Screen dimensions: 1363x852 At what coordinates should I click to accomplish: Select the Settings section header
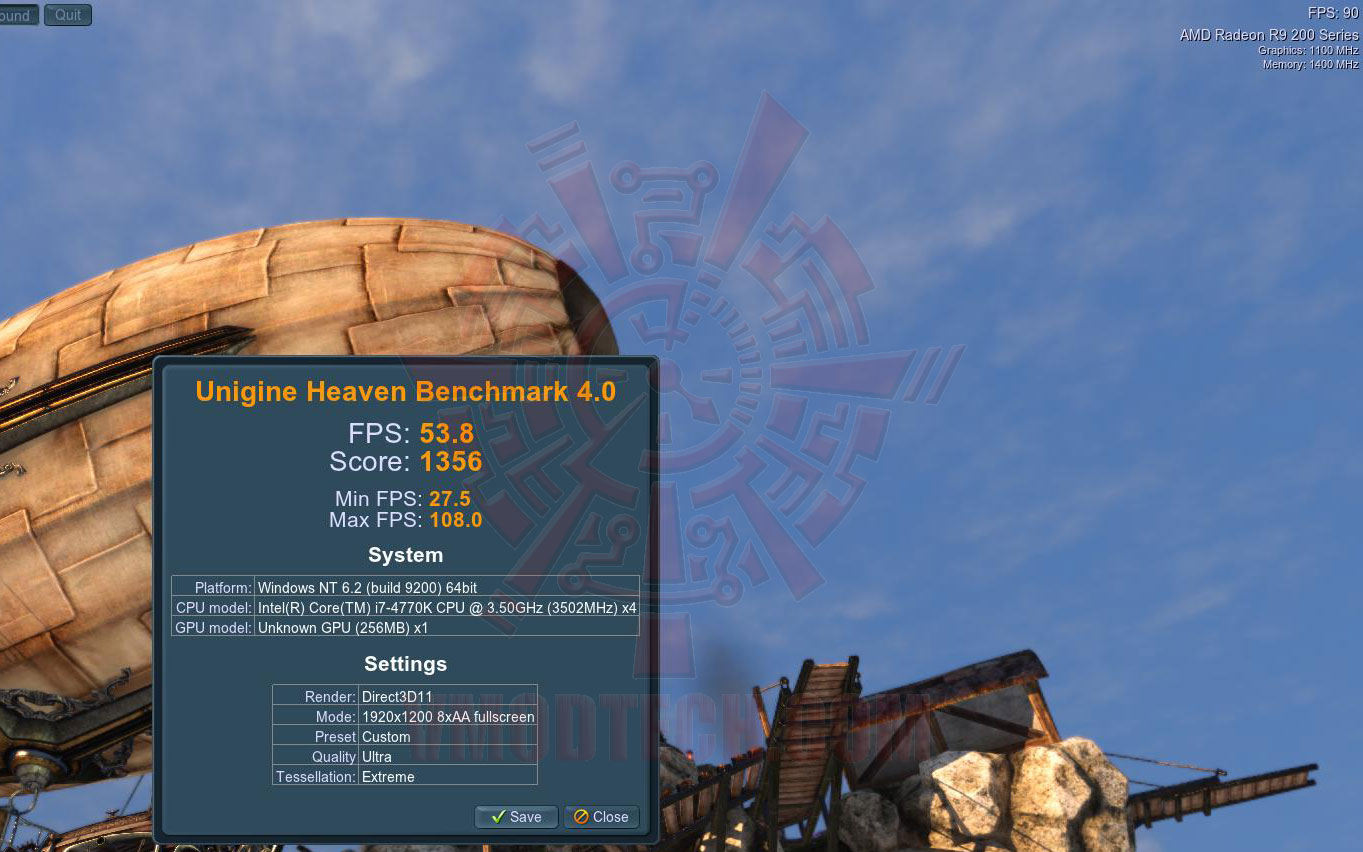405,664
